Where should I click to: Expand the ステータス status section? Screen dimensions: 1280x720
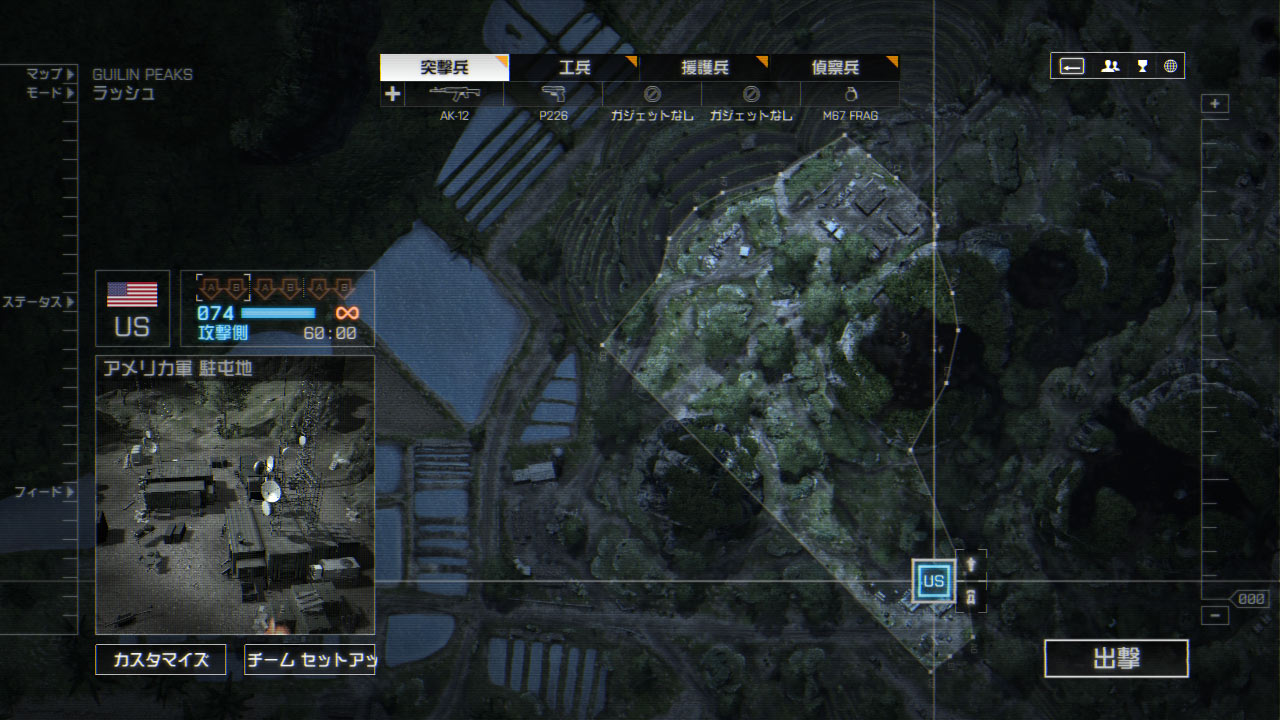[38, 302]
